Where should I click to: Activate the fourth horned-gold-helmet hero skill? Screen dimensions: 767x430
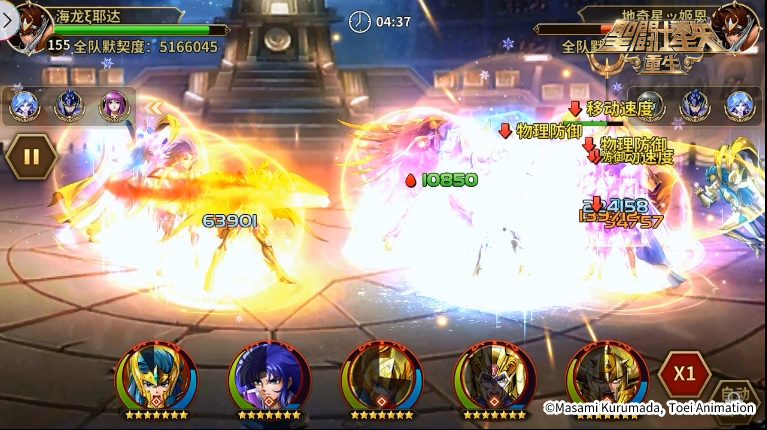[494, 378]
